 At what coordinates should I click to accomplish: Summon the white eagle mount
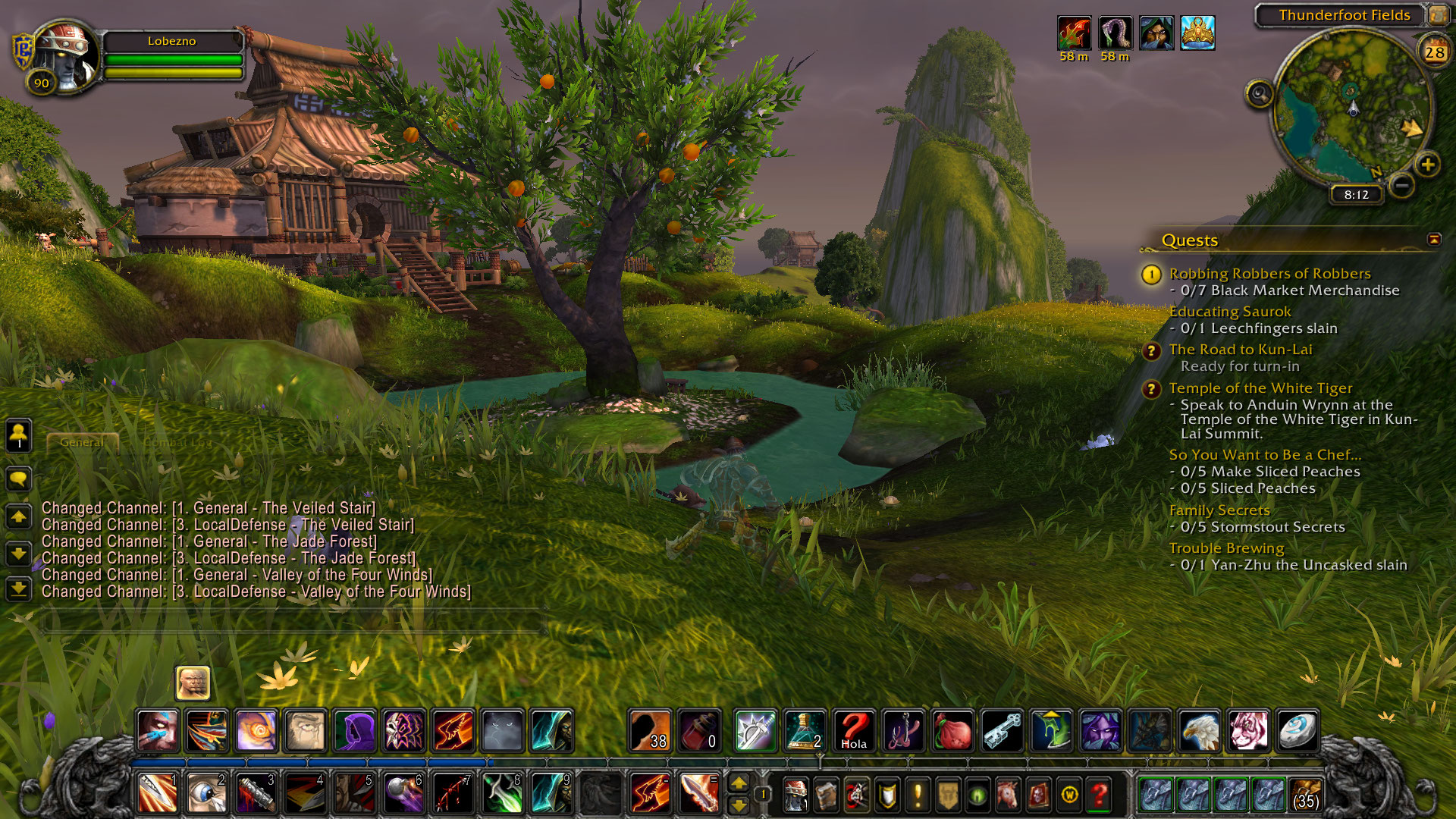coord(1199,731)
